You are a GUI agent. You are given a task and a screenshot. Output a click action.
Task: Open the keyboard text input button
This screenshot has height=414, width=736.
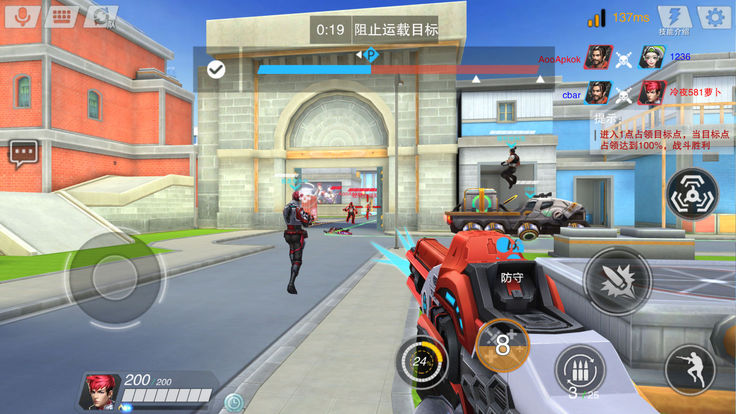pos(62,16)
